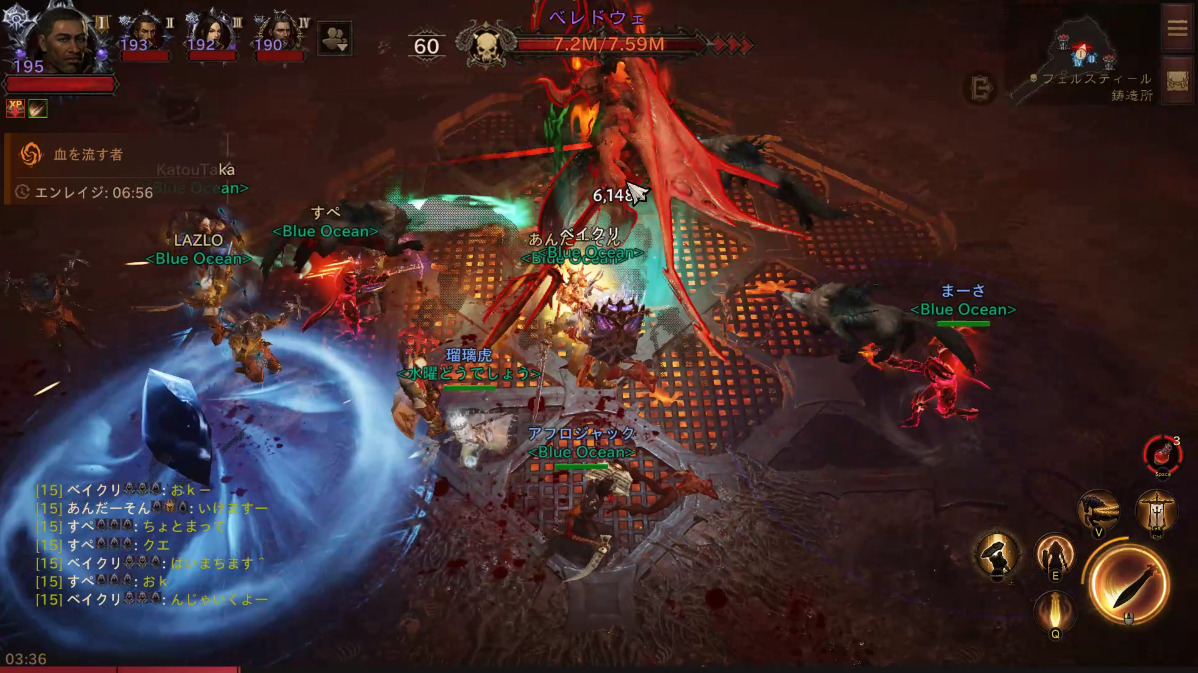
Task: Open the chat message log
Action: 152,544
